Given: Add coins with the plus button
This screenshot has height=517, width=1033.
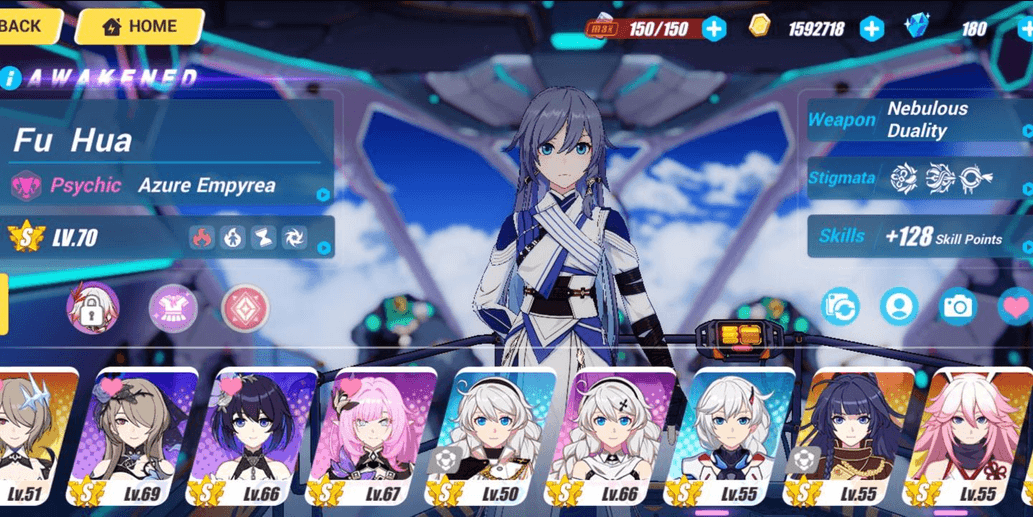Looking at the screenshot, I should 872,29.
